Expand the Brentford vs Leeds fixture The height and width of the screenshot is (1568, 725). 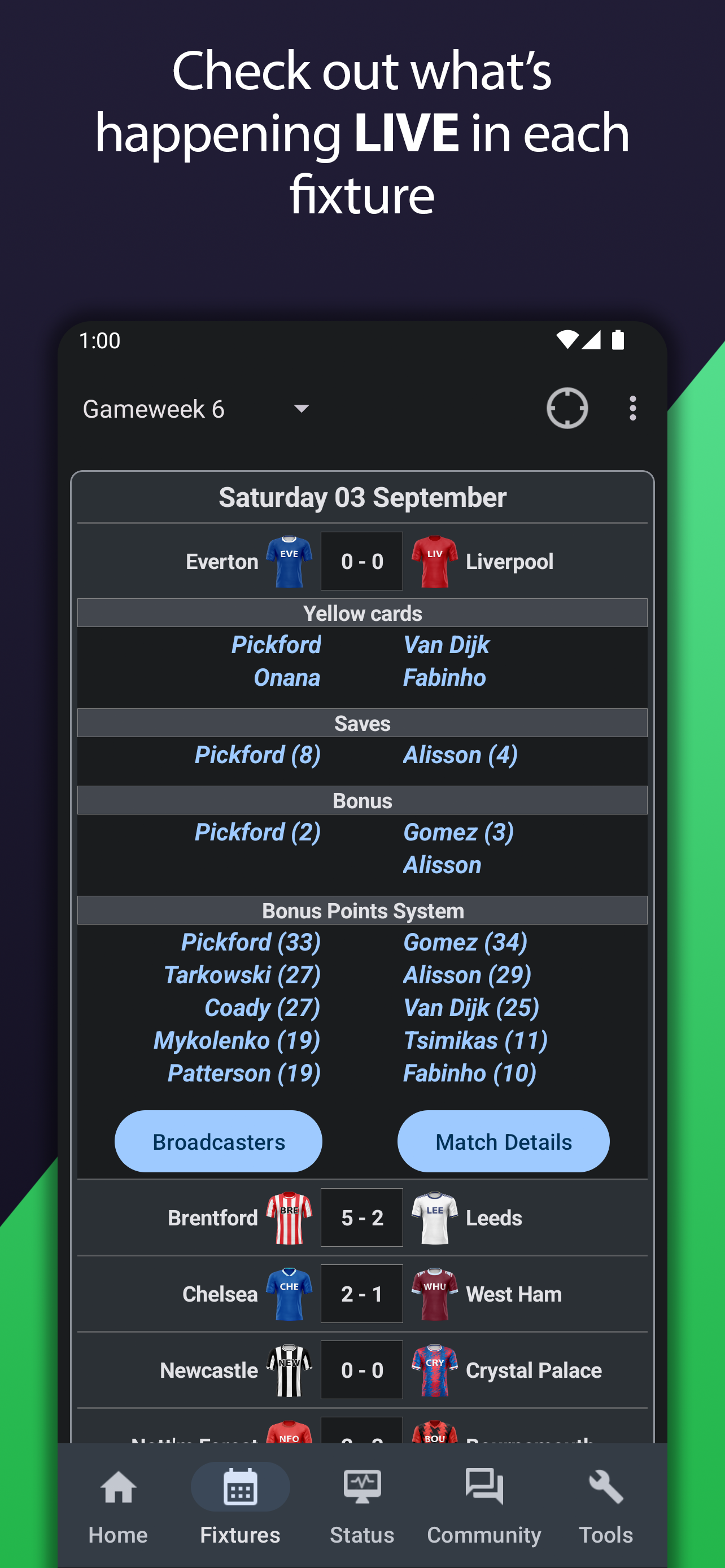pyautogui.click(x=362, y=1217)
